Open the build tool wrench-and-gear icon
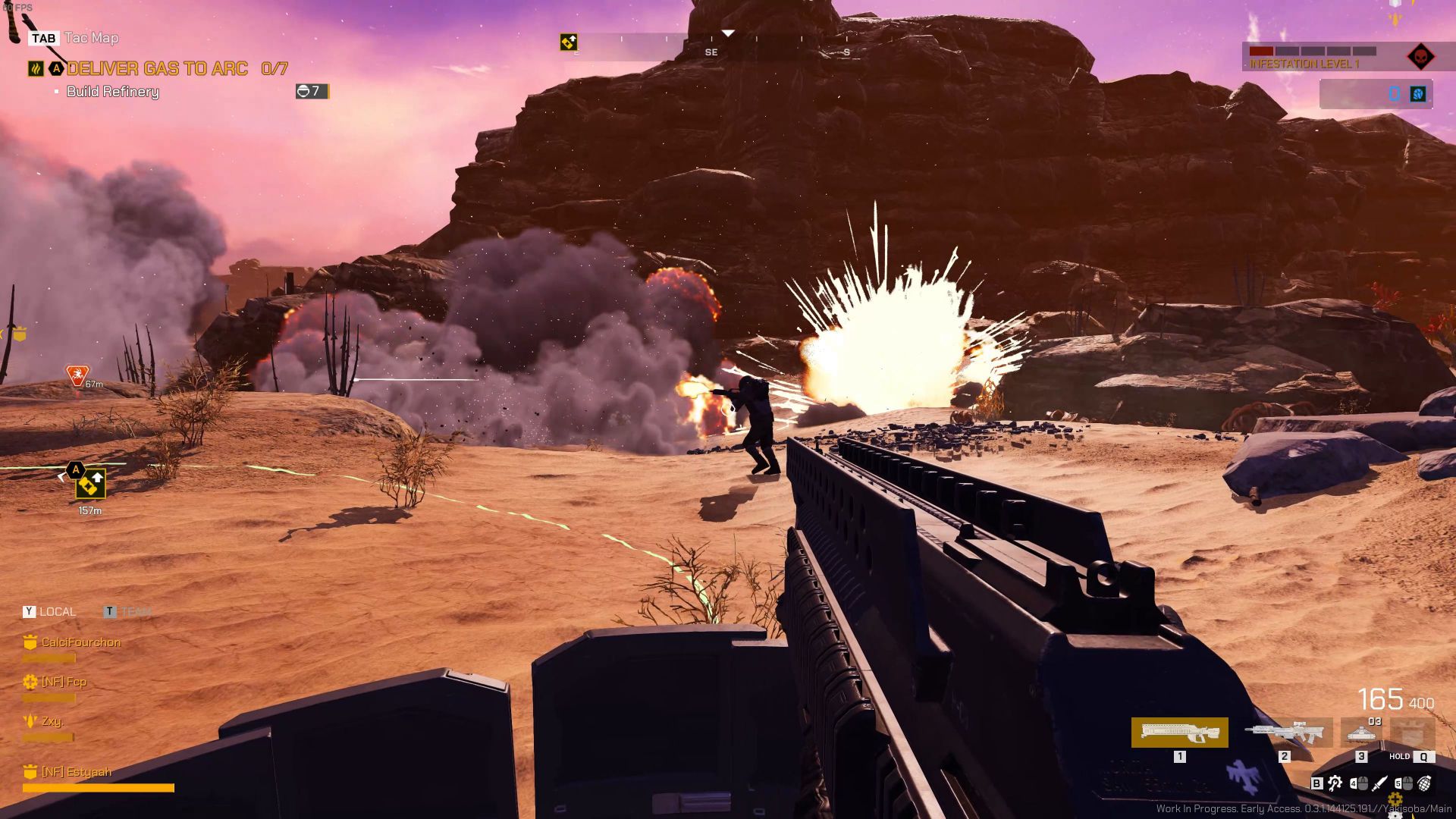 pos(1335,783)
